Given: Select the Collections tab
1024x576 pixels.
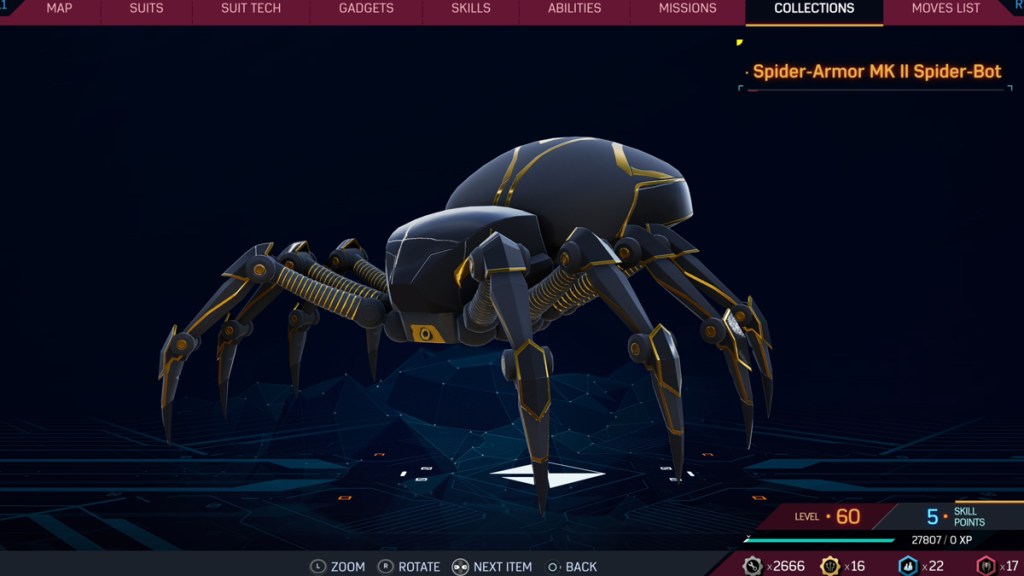Looking at the screenshot, I should 814,9.
